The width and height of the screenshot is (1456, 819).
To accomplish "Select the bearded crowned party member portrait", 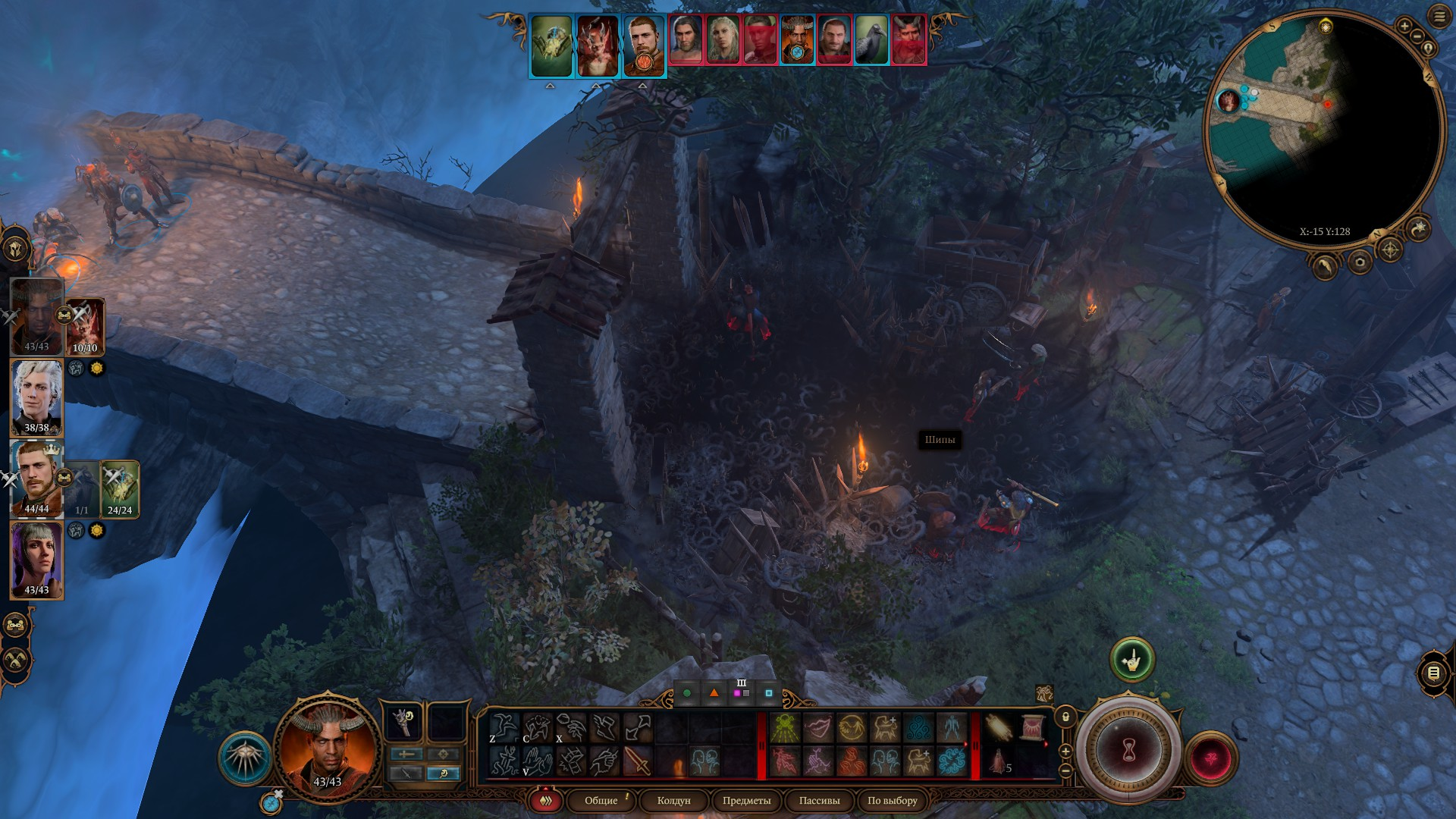I will click(35, 478).
